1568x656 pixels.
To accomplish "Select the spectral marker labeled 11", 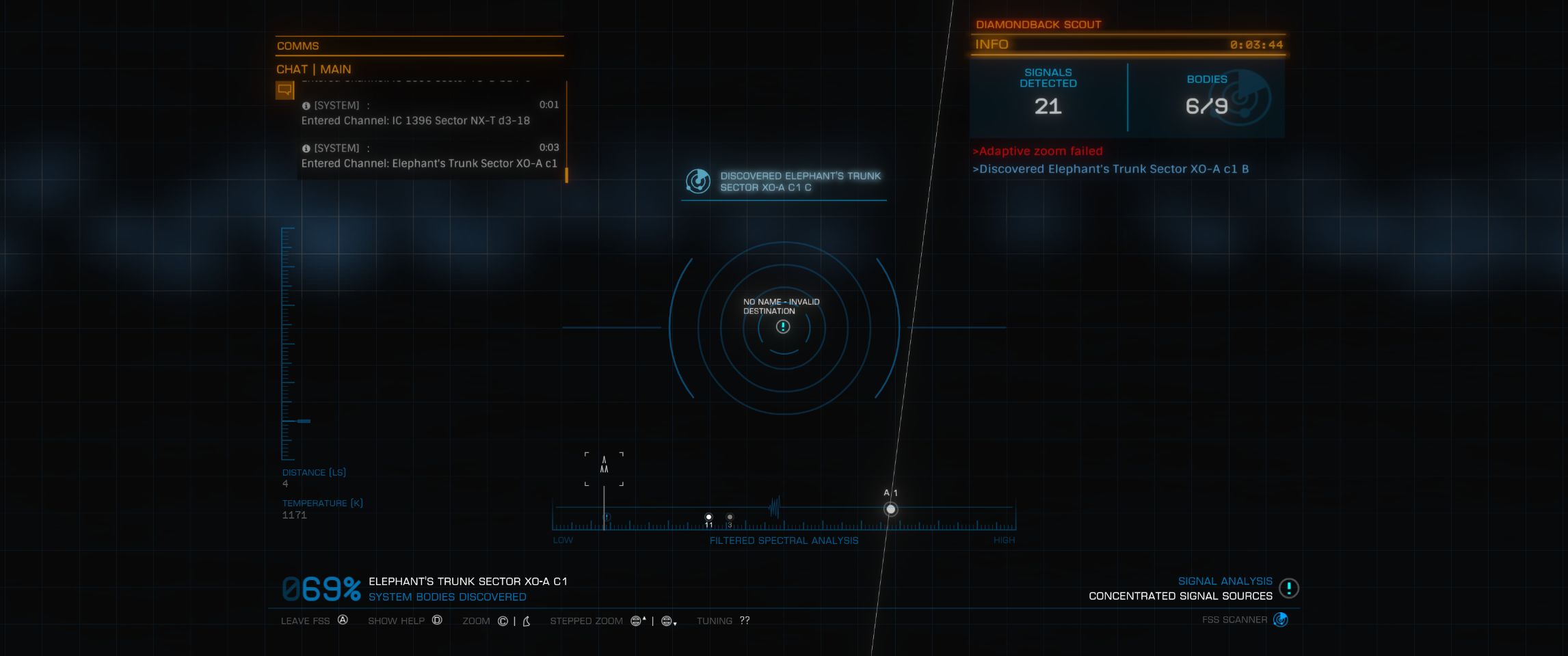I will (708, 517).
